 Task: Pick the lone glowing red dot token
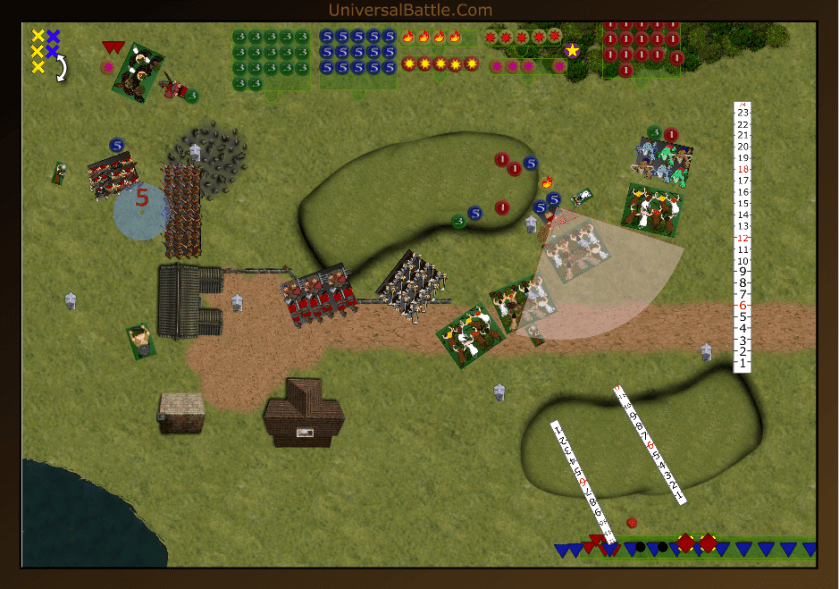click(631, 522)
